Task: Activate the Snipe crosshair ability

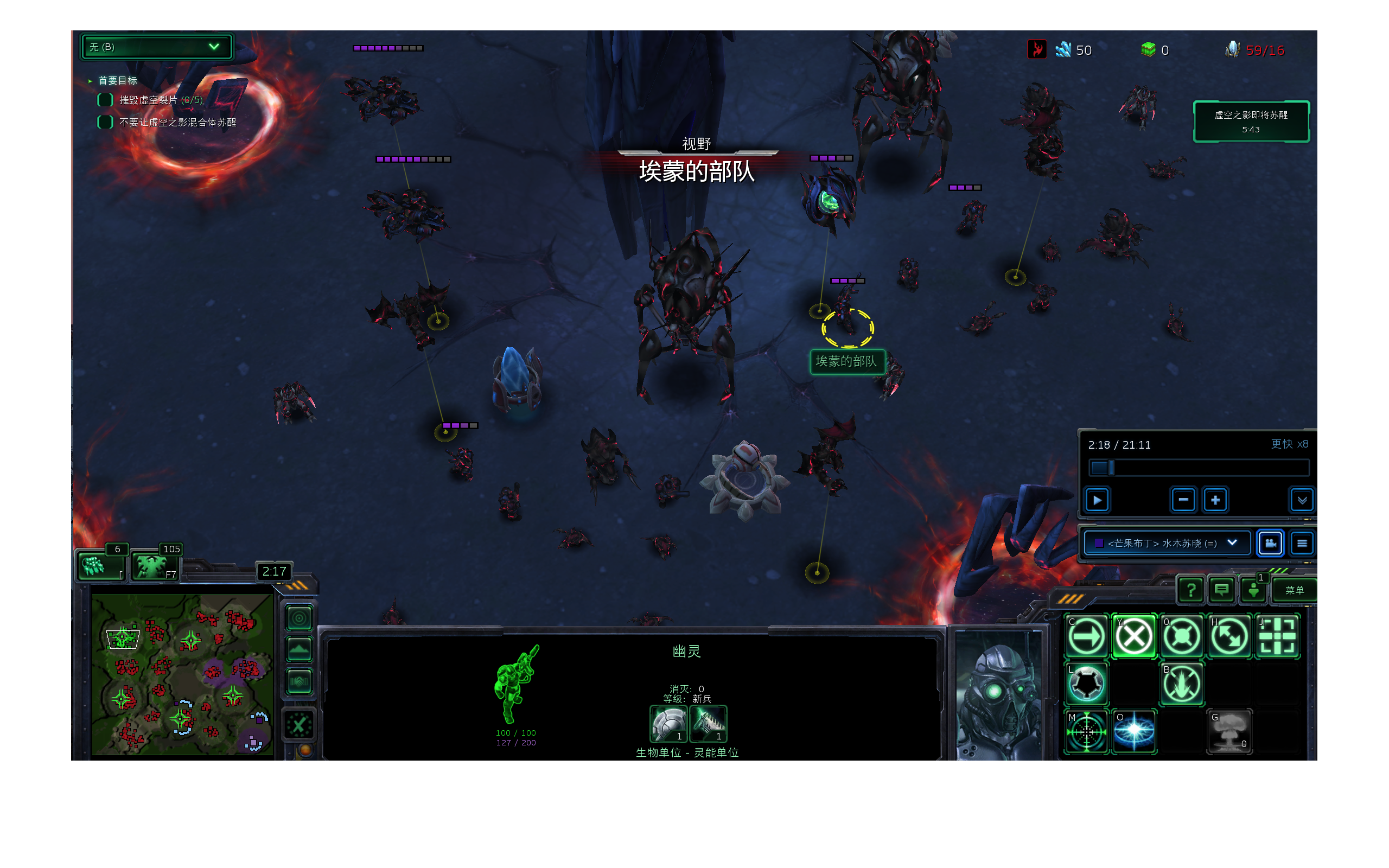Action: [x=1086, y=731]
